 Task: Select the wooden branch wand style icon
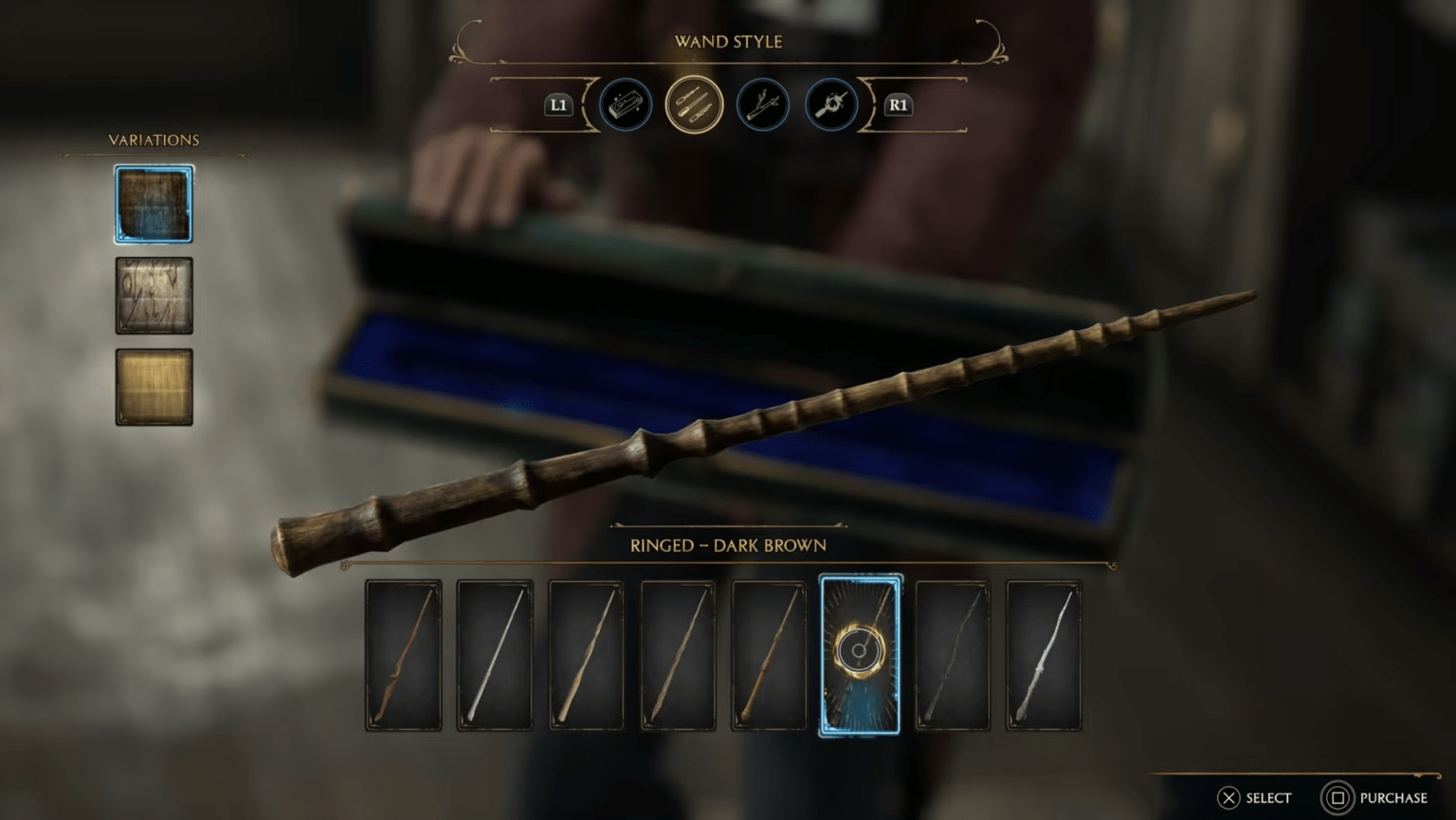click(x=761, y=105)
